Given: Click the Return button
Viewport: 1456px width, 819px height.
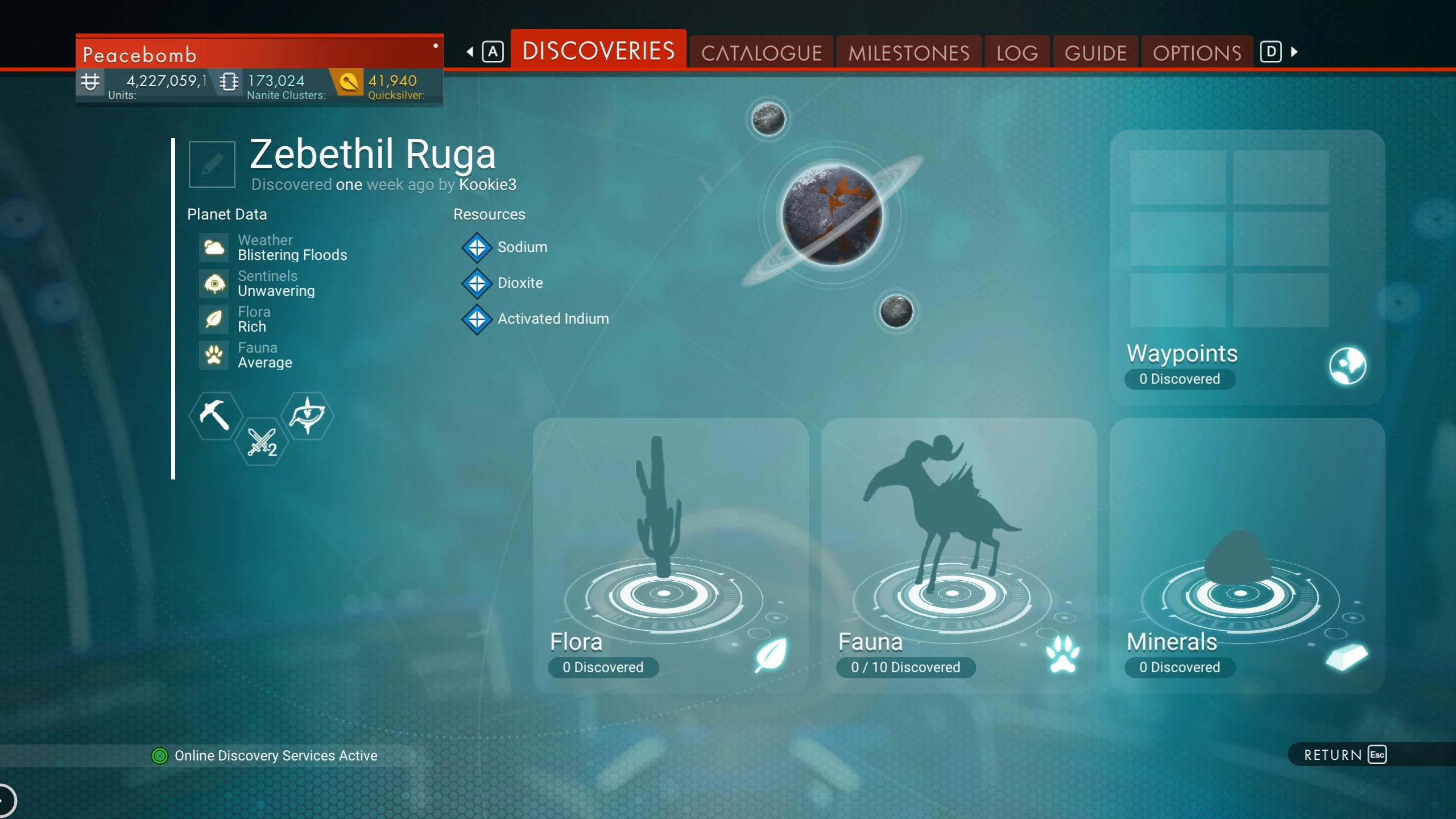Looking at the screenshot, I should (1345, 755).
